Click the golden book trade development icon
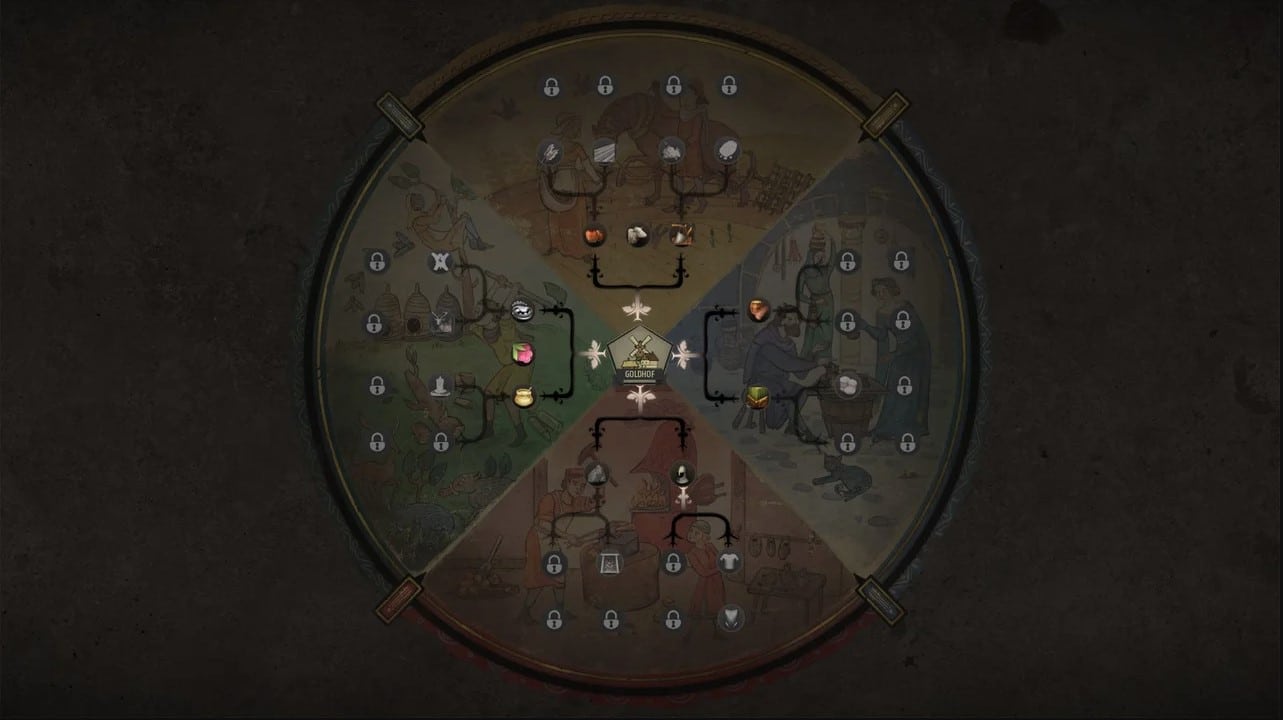The image size is (1283, 720). [x=756, y=397]
